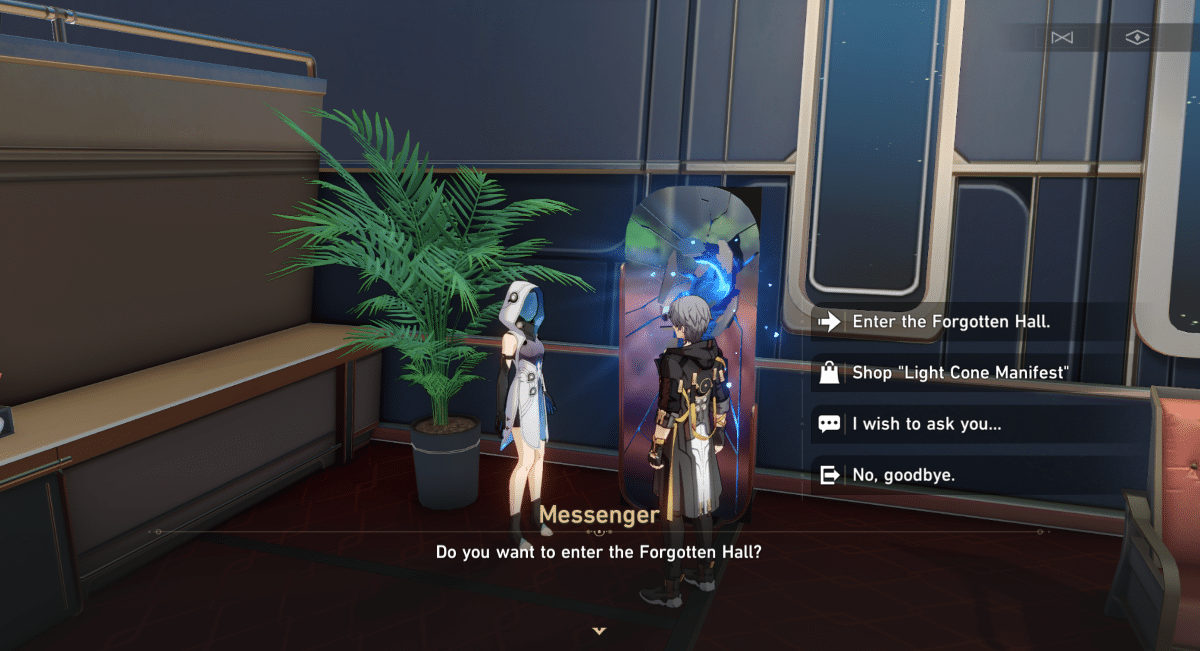Select the "I wish to ask you..." reply
The image size is (1200, 651).
926,423
